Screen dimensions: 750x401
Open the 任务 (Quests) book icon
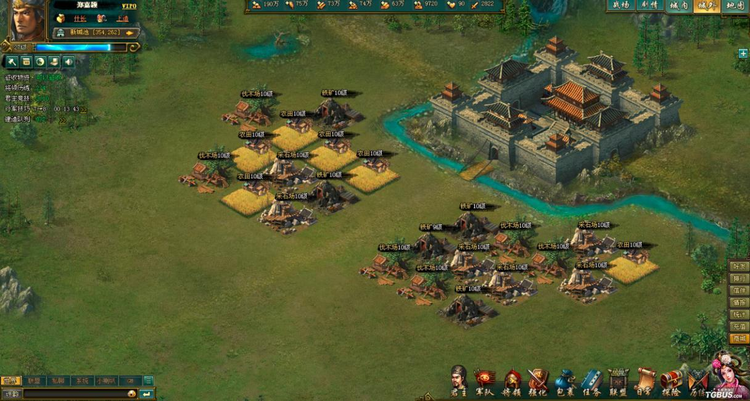point(591,379)
